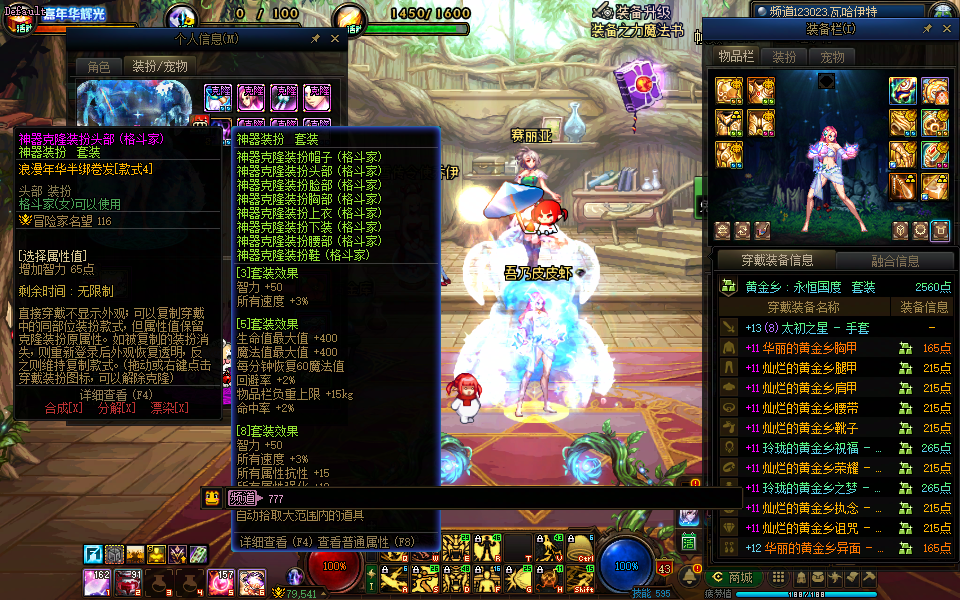This screenshot has width=960, height=600.
Task: Click the 频道 chat channel button
Action: (x=242, y=498)
